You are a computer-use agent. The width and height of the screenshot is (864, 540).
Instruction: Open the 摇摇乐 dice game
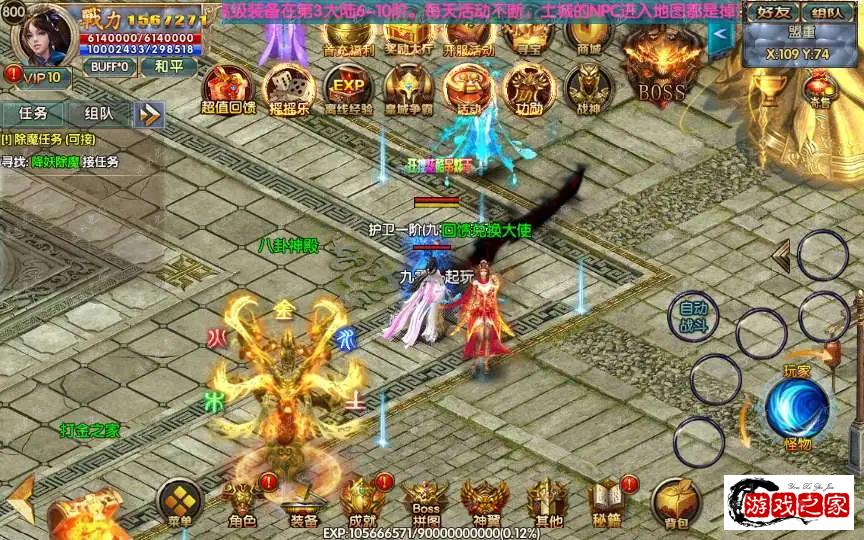click(288, 89)
